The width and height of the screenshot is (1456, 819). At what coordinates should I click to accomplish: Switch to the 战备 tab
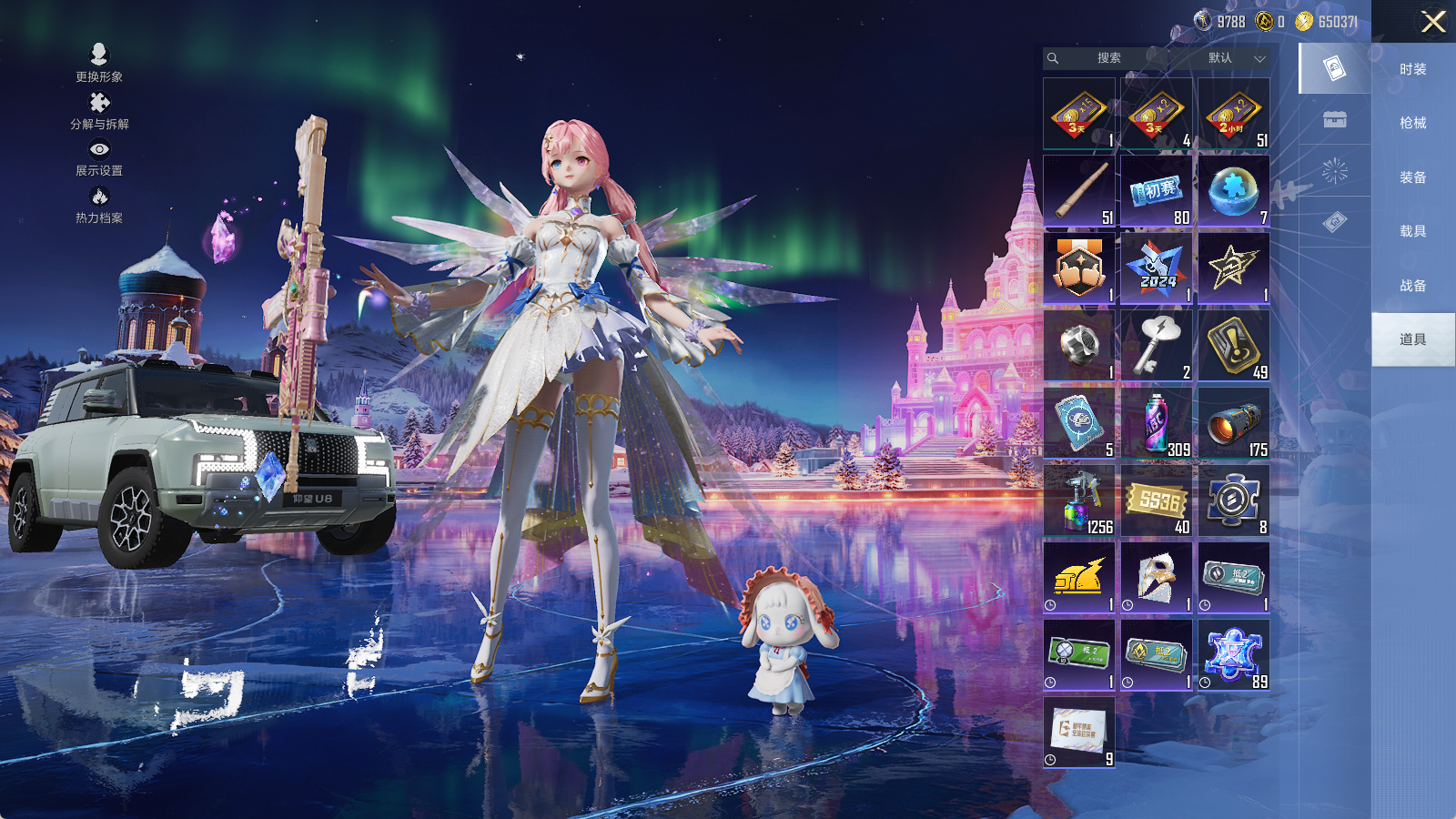click(1412, 286)
